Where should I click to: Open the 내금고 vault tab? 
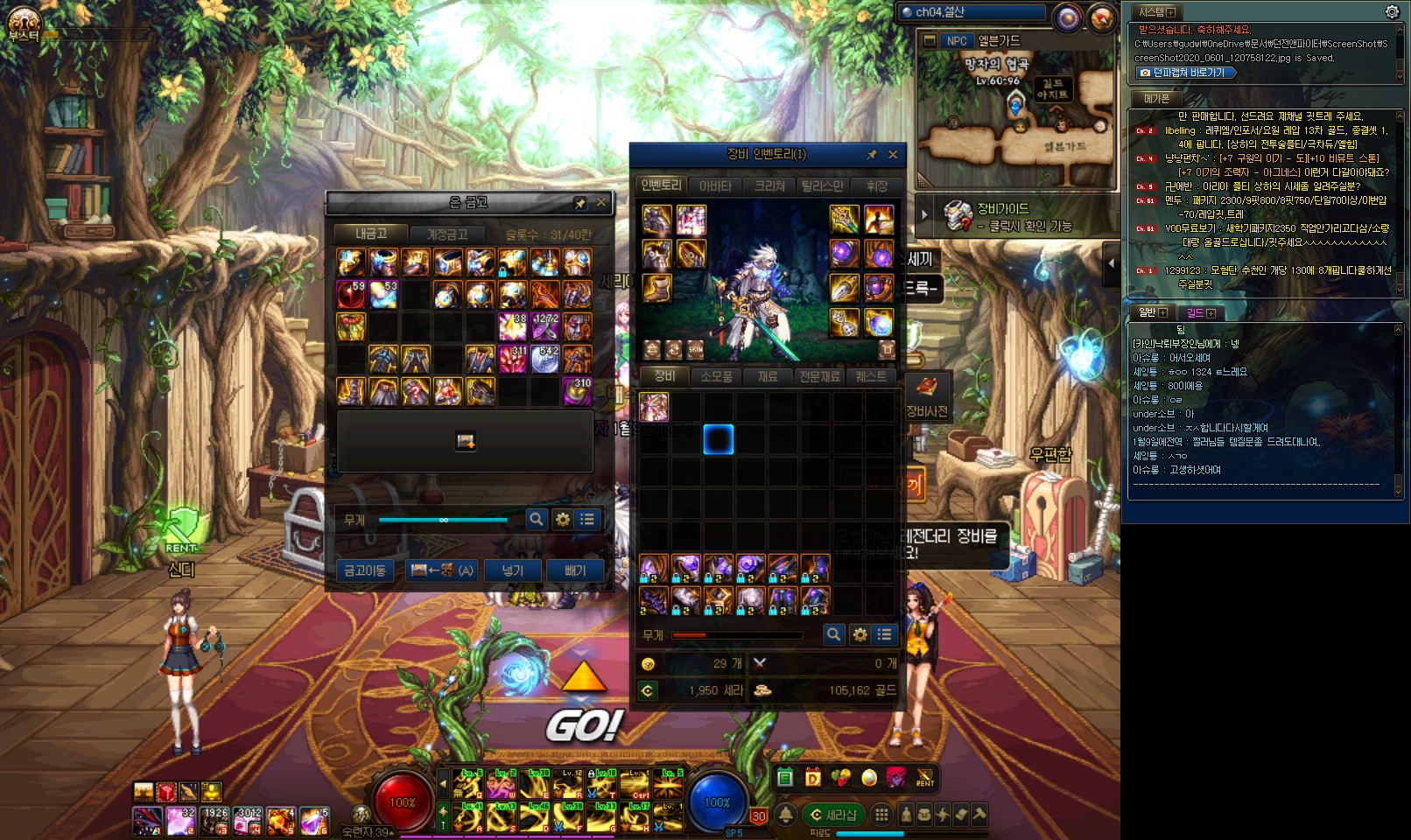pos(371,234)
